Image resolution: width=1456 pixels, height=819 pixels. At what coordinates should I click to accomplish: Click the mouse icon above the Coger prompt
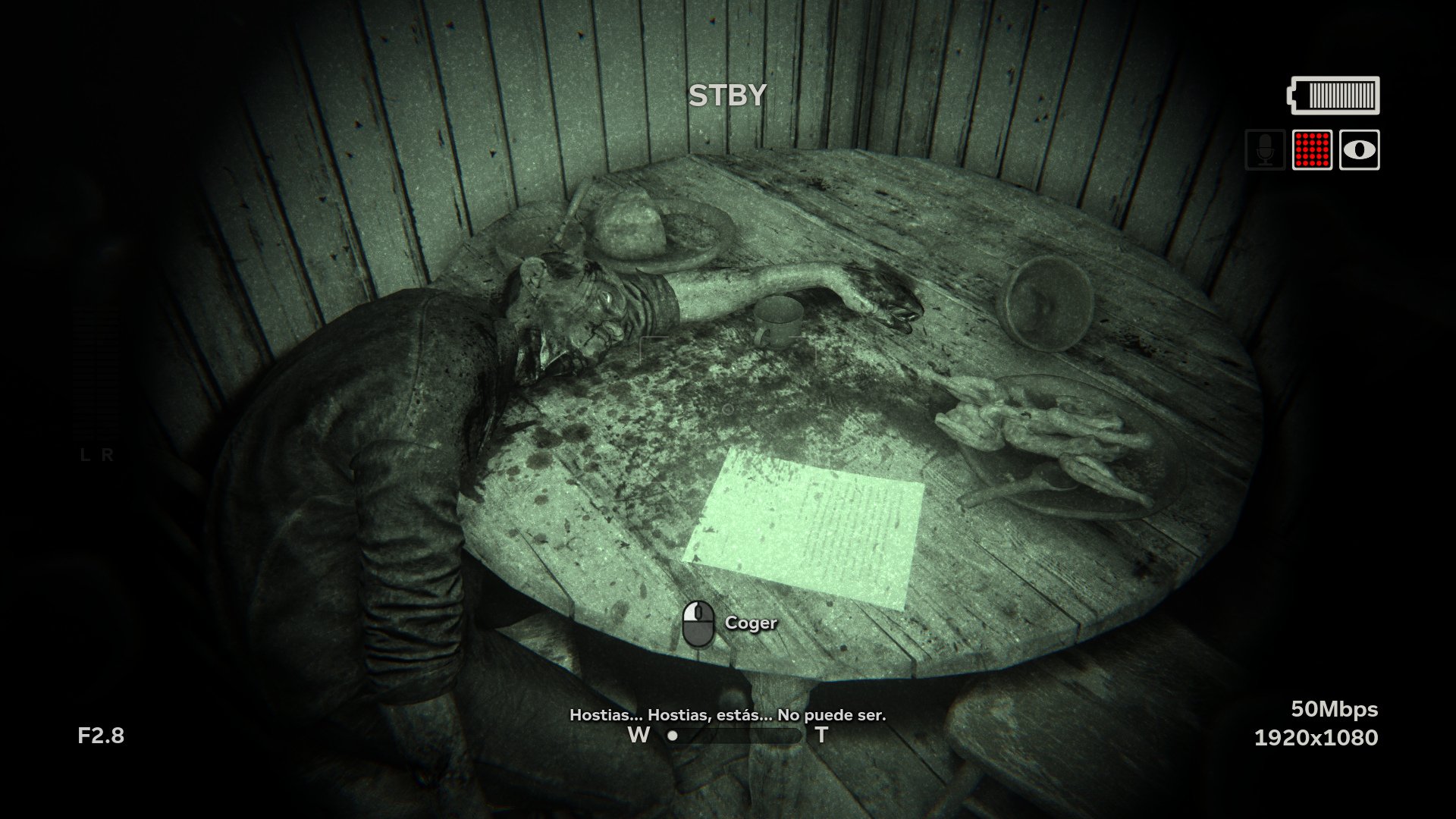[x=700, y=623]
